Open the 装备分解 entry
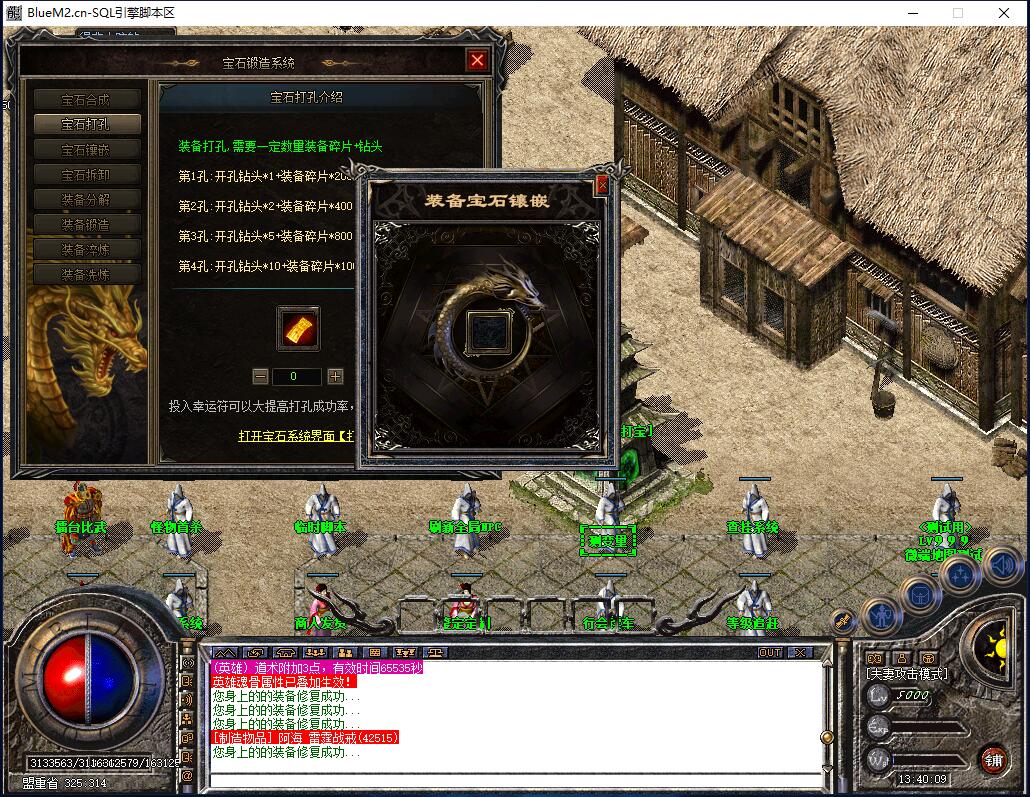Screen dimensions: 1030x797 pyautogui.click(x=86, y=199)
